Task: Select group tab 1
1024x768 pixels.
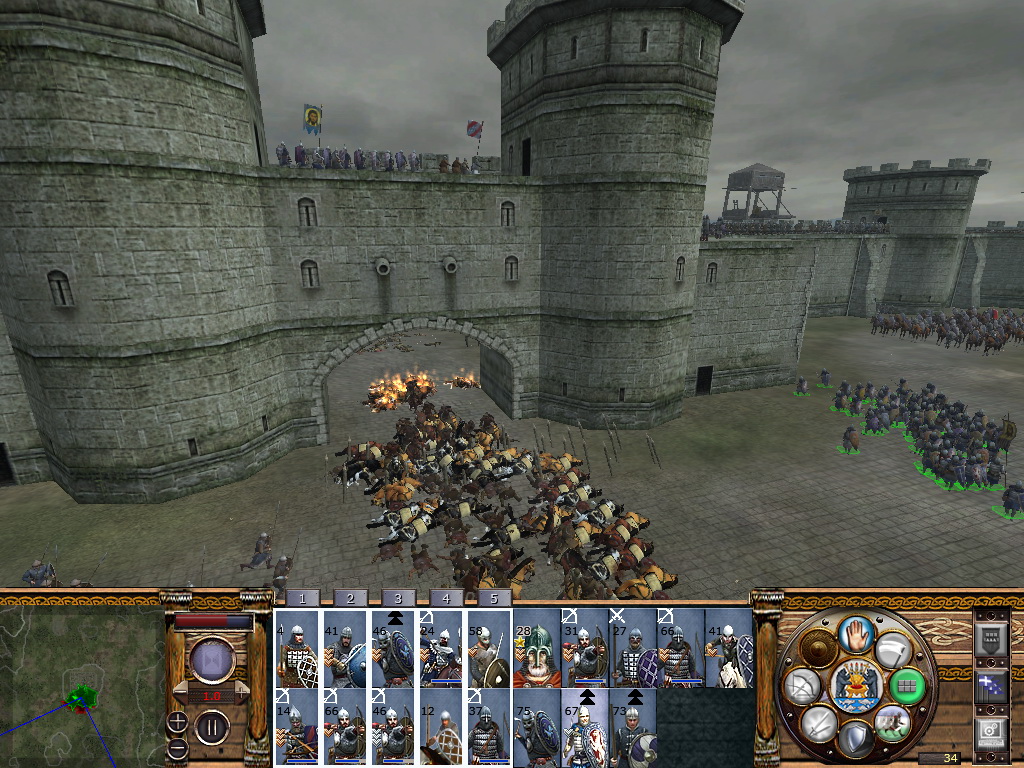Action: (x=302, y=598)
